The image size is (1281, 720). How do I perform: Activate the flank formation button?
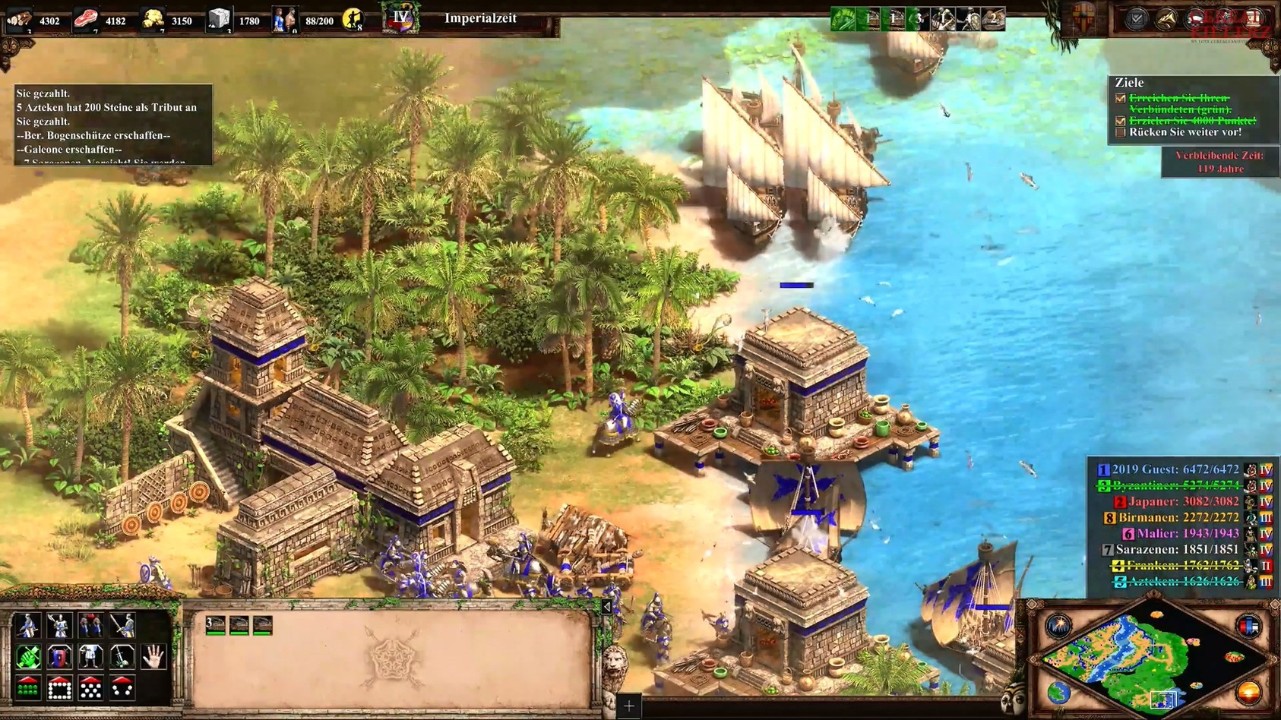(122, 688)
